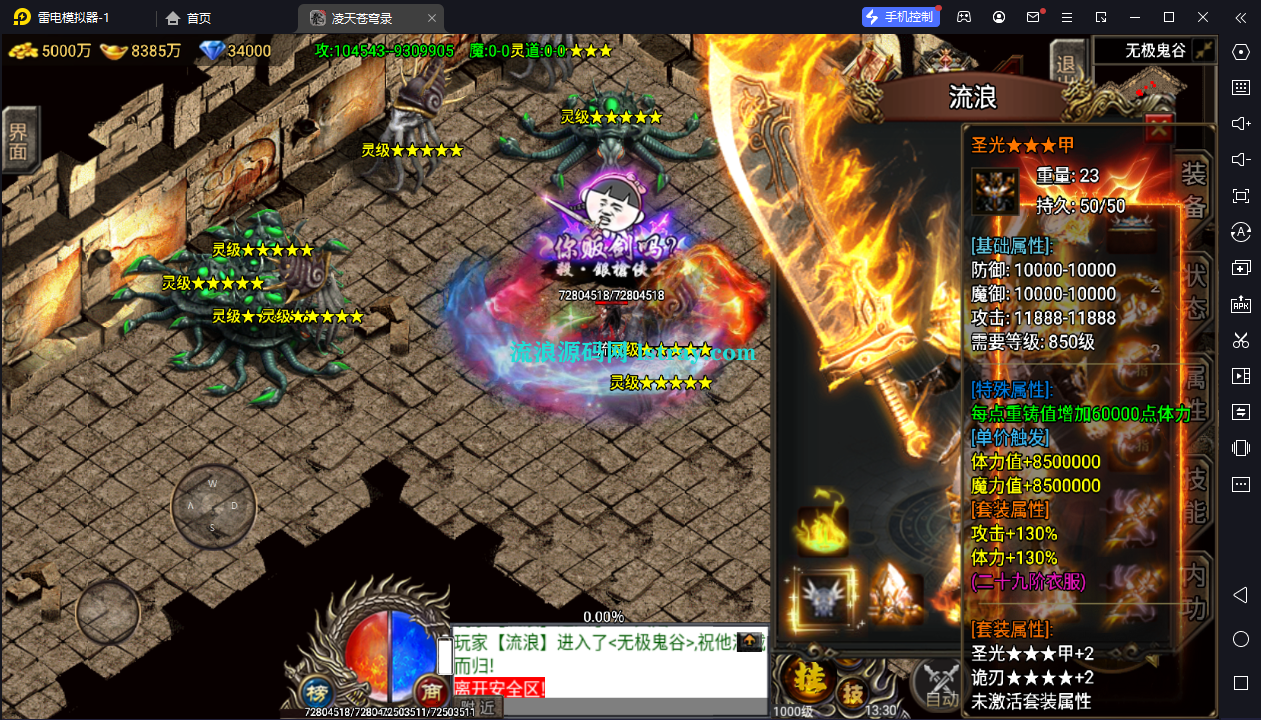Open the 商 shop button
This screenshot has width=1261, height=720.
[x=430, y=691]
